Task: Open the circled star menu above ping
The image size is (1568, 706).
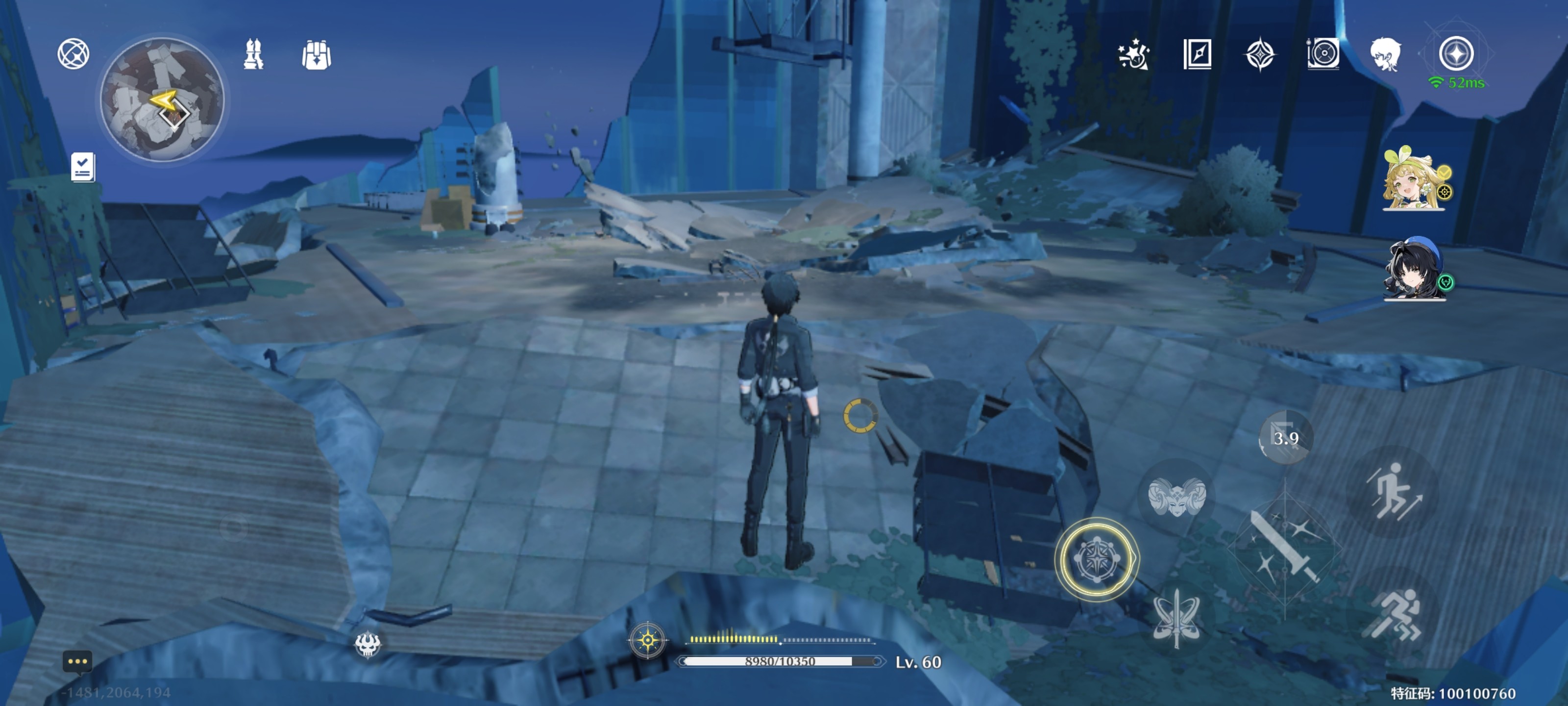Action: 1456,53
